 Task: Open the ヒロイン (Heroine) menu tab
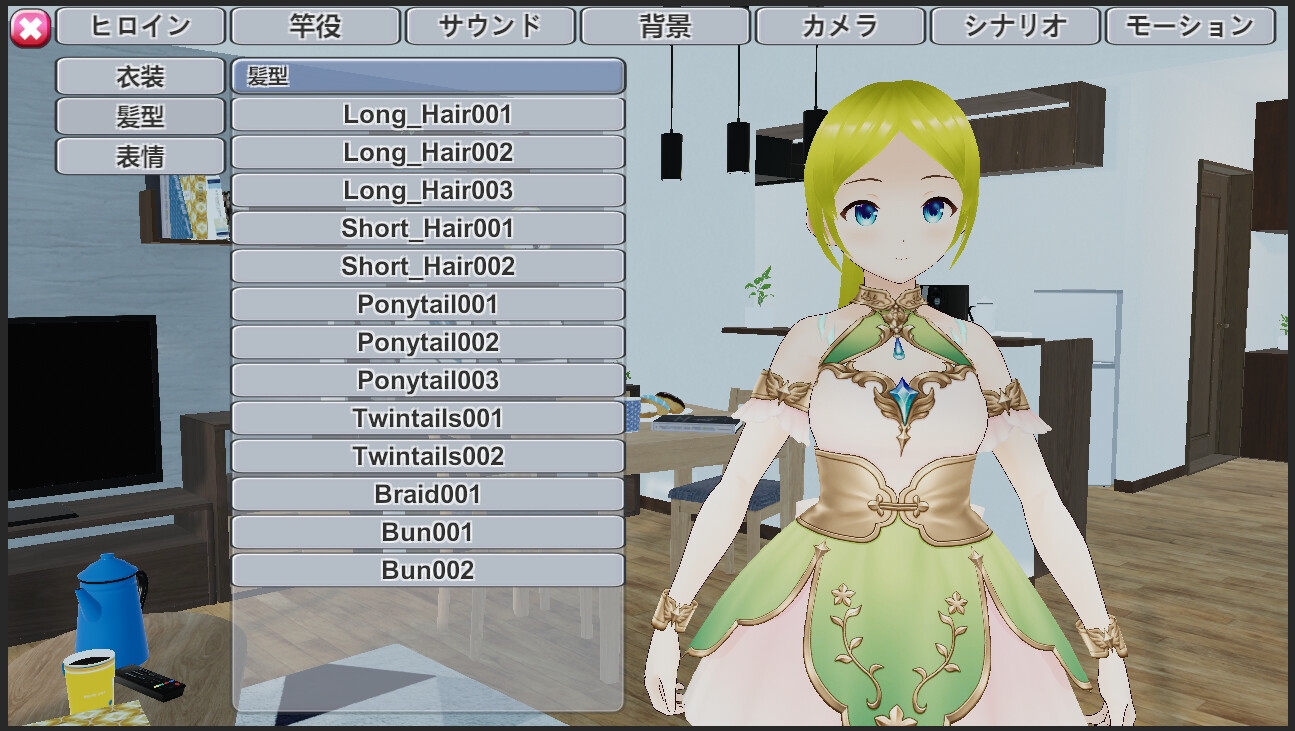pyautogui.click(x=139, y=25)
